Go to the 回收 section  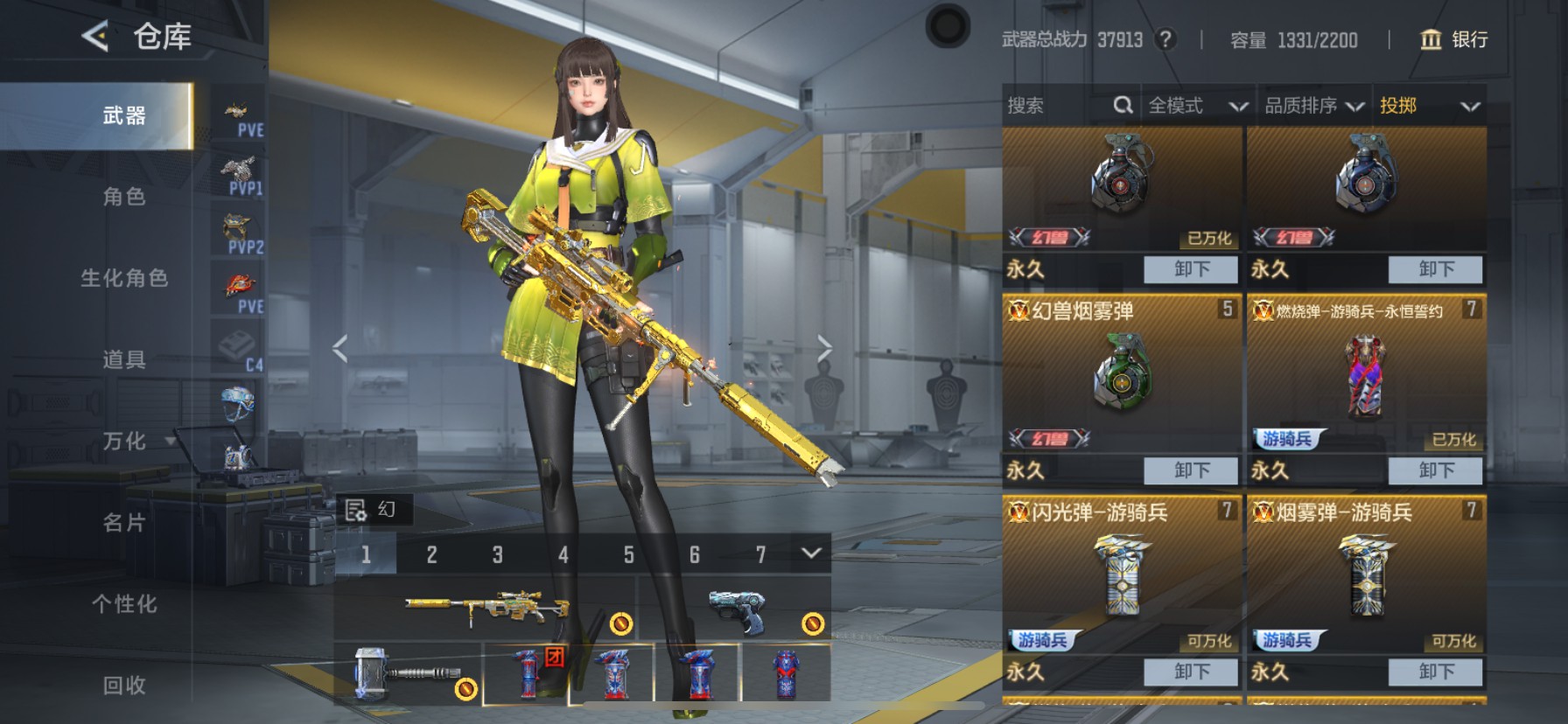(124, 686)
